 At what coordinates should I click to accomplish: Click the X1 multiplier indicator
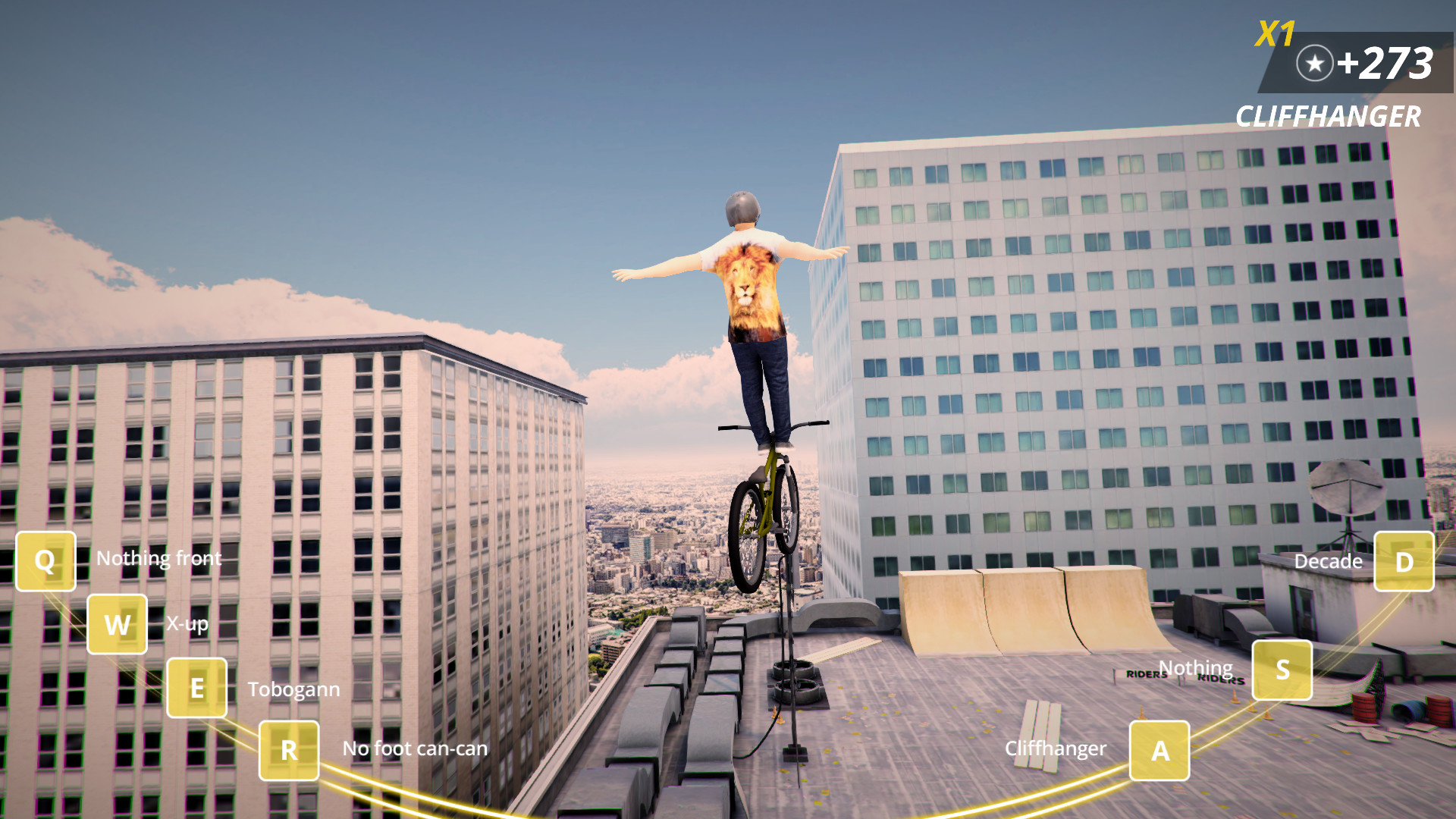[x=1273, y=34]
